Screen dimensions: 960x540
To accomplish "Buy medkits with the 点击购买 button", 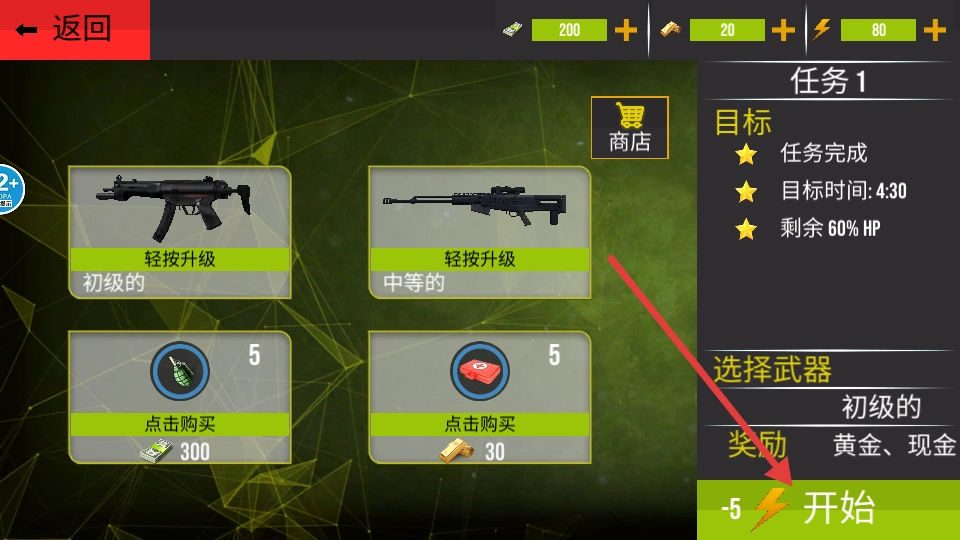I will point(479,424).
